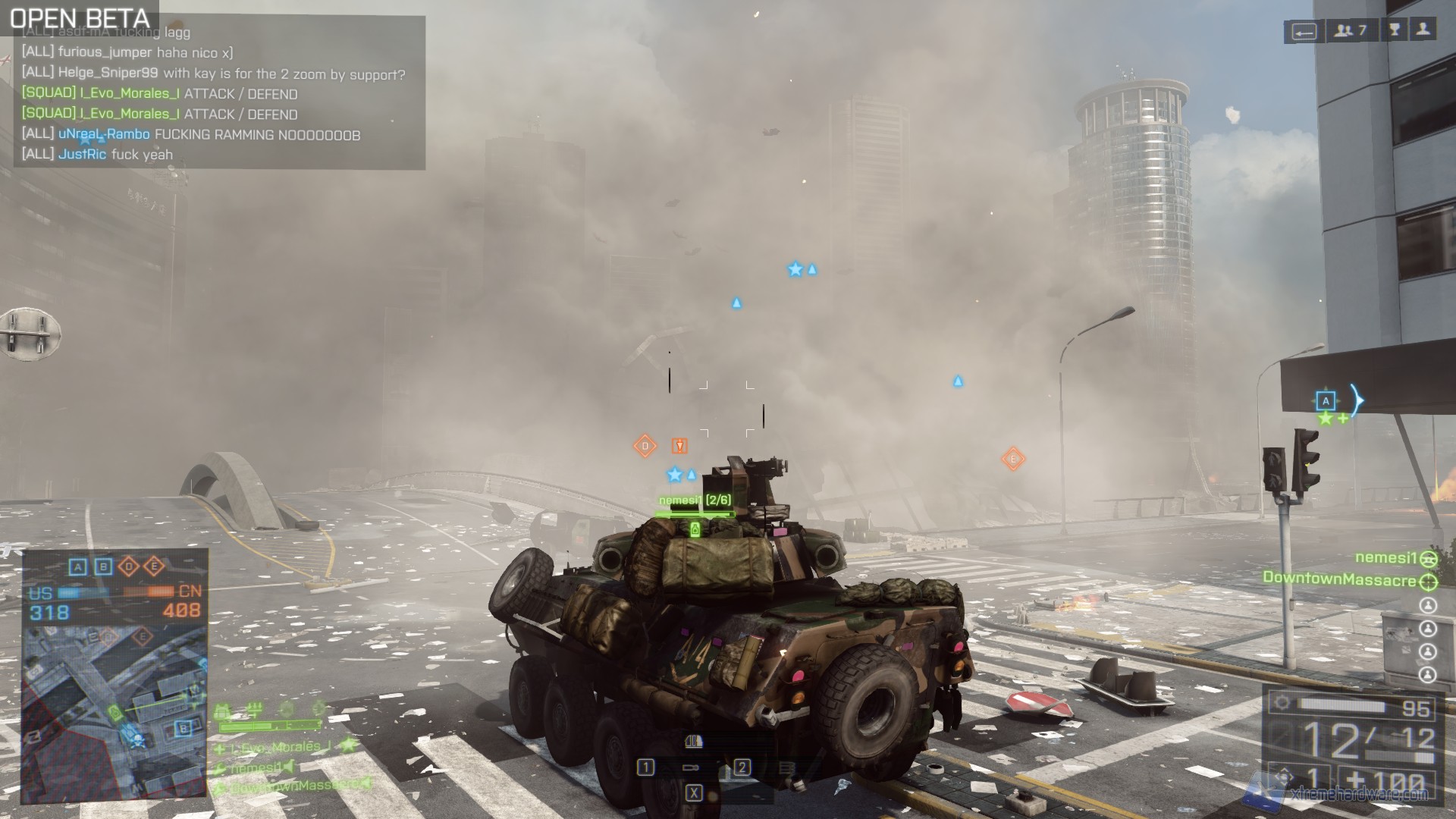Image resolution: width=1456 pixels, height=819 pixels.
Task: Select the objective A flag indicator
Action: (x=77, y=566)
